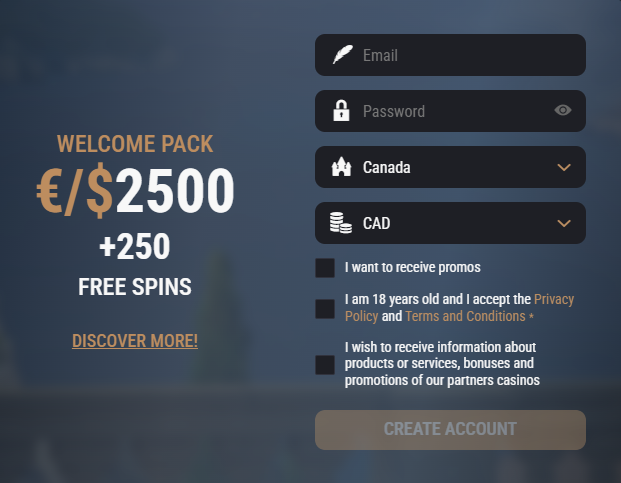Focus the Password input field

point(450,111)
